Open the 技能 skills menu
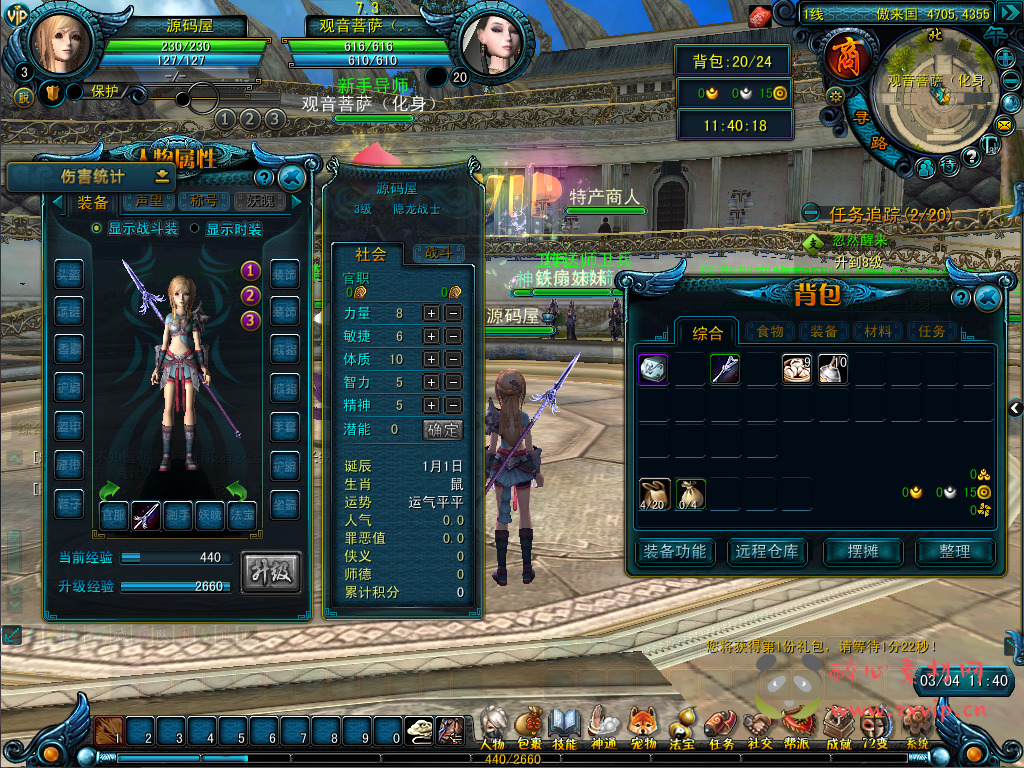Screen dimensions: 1024x768 pyautogui.click(x=565, y=725)
